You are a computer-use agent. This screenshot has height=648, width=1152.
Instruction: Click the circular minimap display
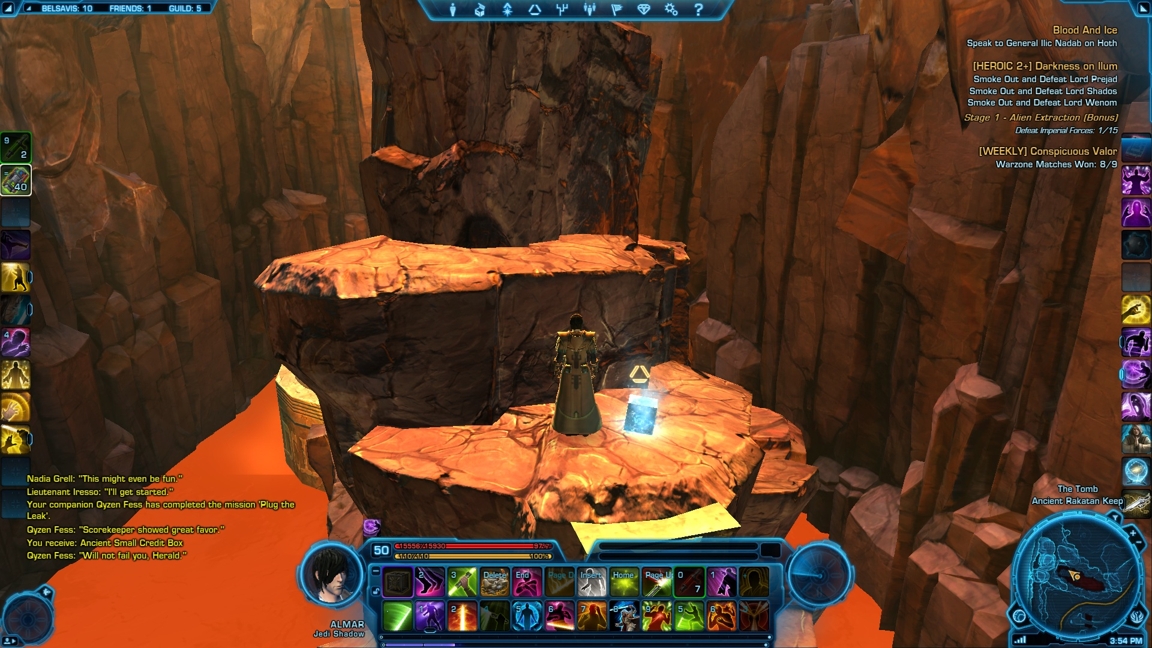tap(1076, 577)
